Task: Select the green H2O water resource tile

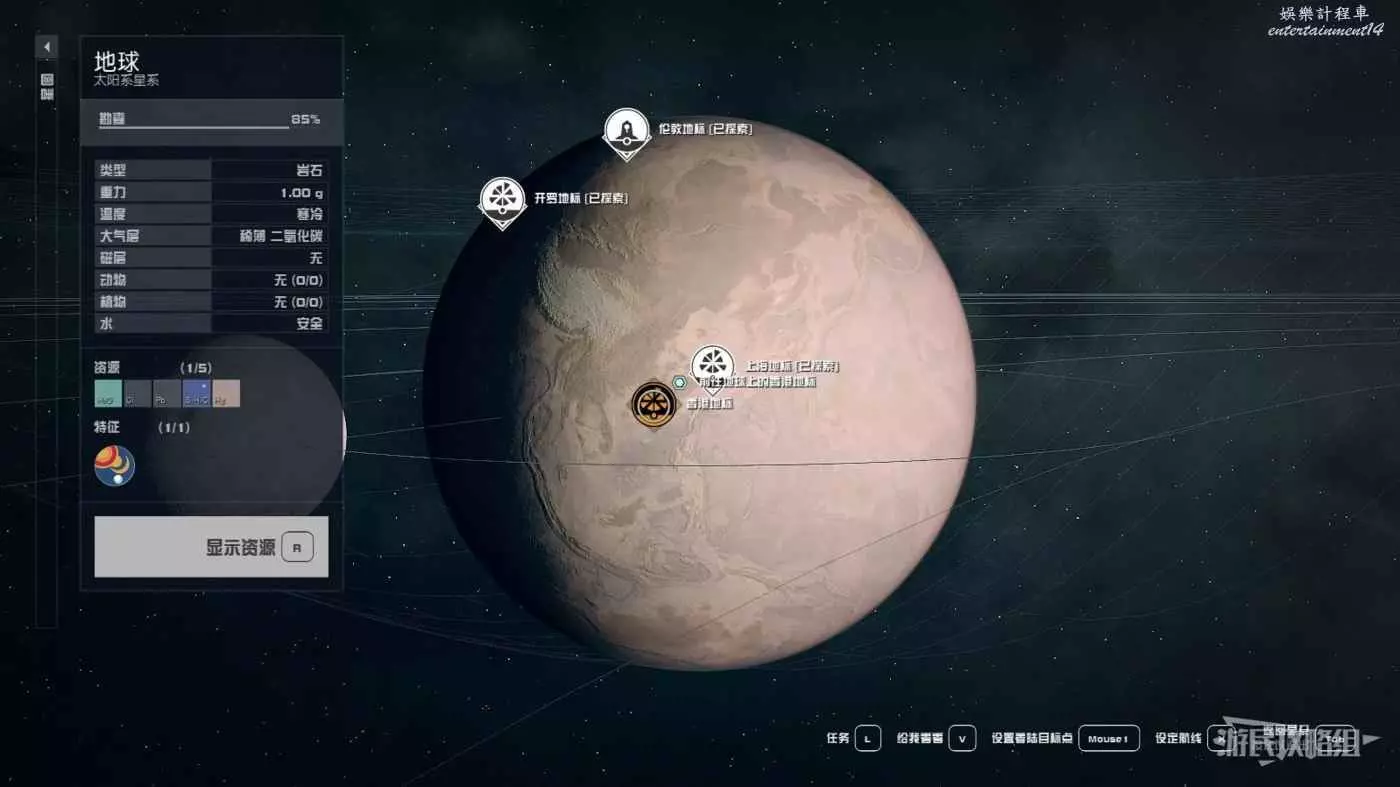Action: 108,394
